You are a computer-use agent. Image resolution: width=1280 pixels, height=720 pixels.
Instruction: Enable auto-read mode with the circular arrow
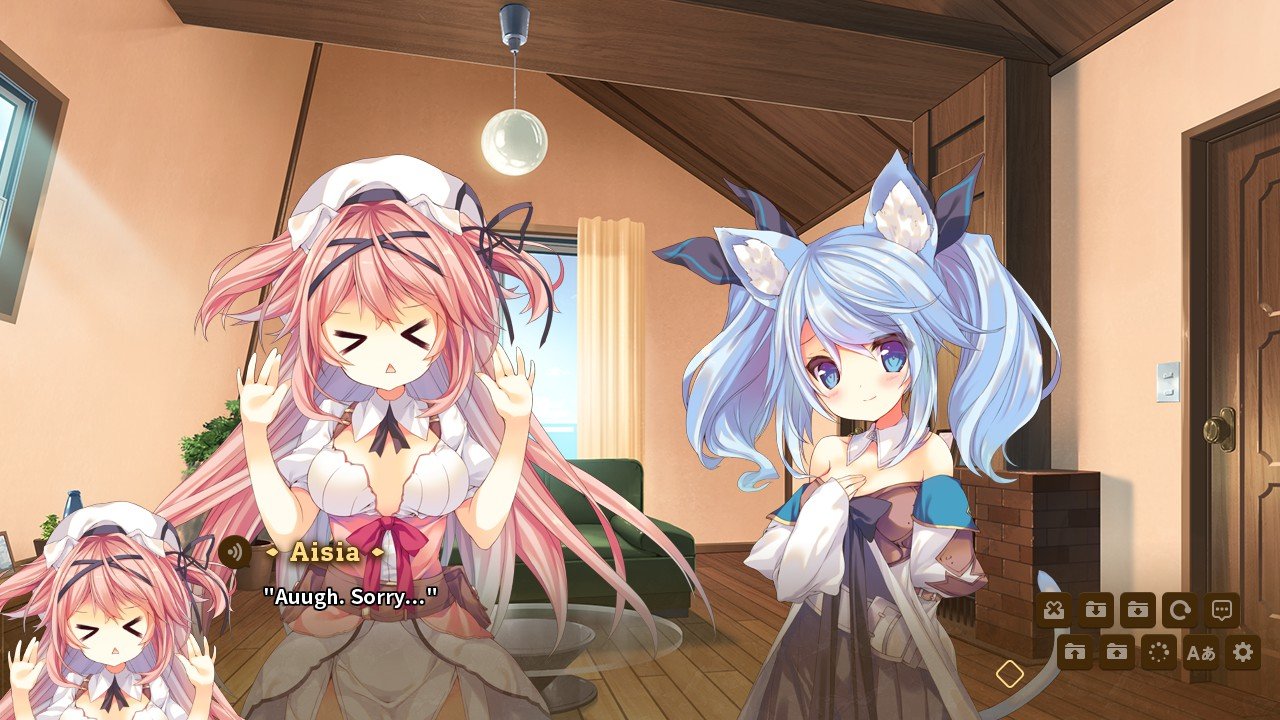1180,609
